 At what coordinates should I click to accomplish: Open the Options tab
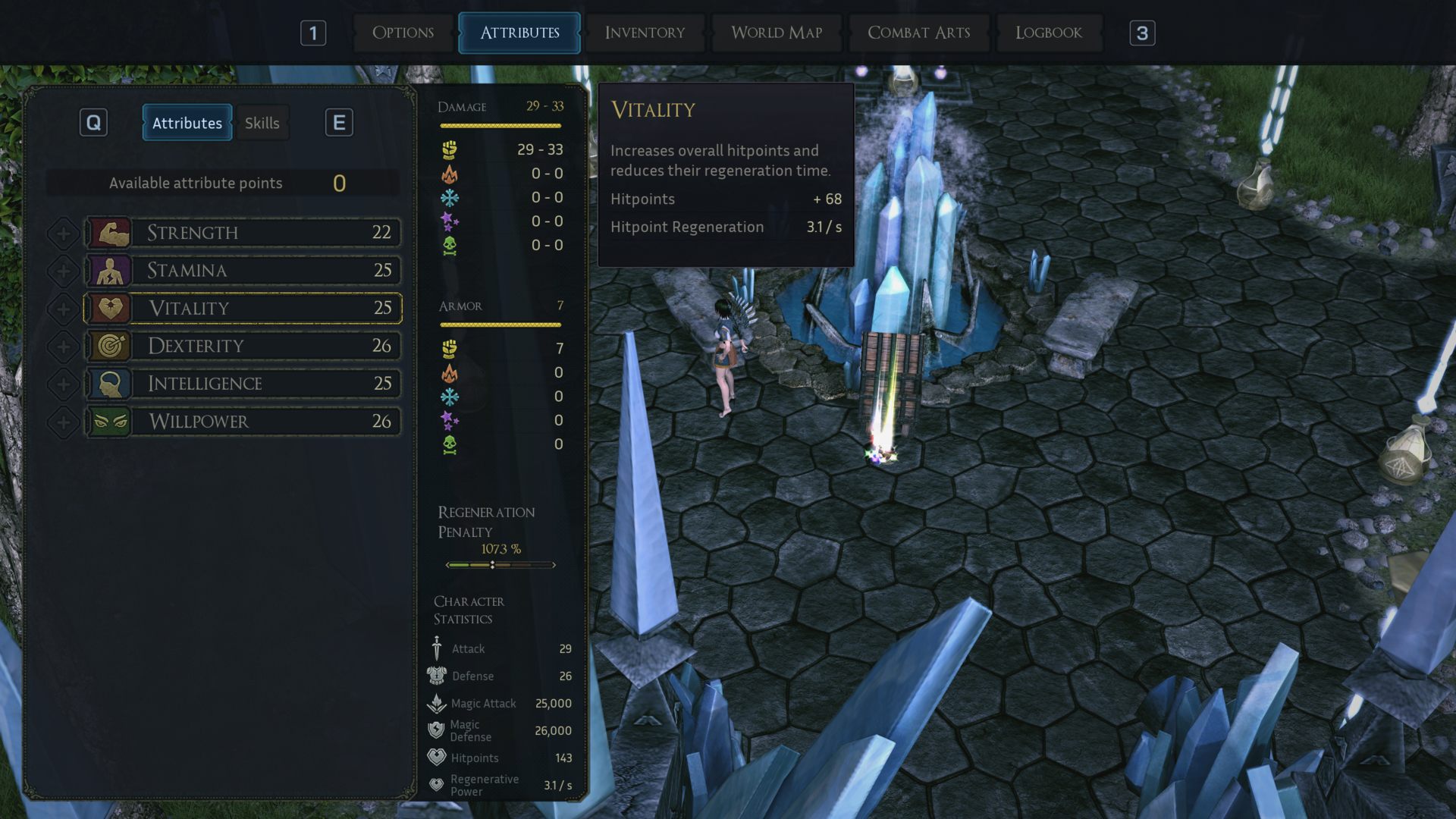click(403, 33)
